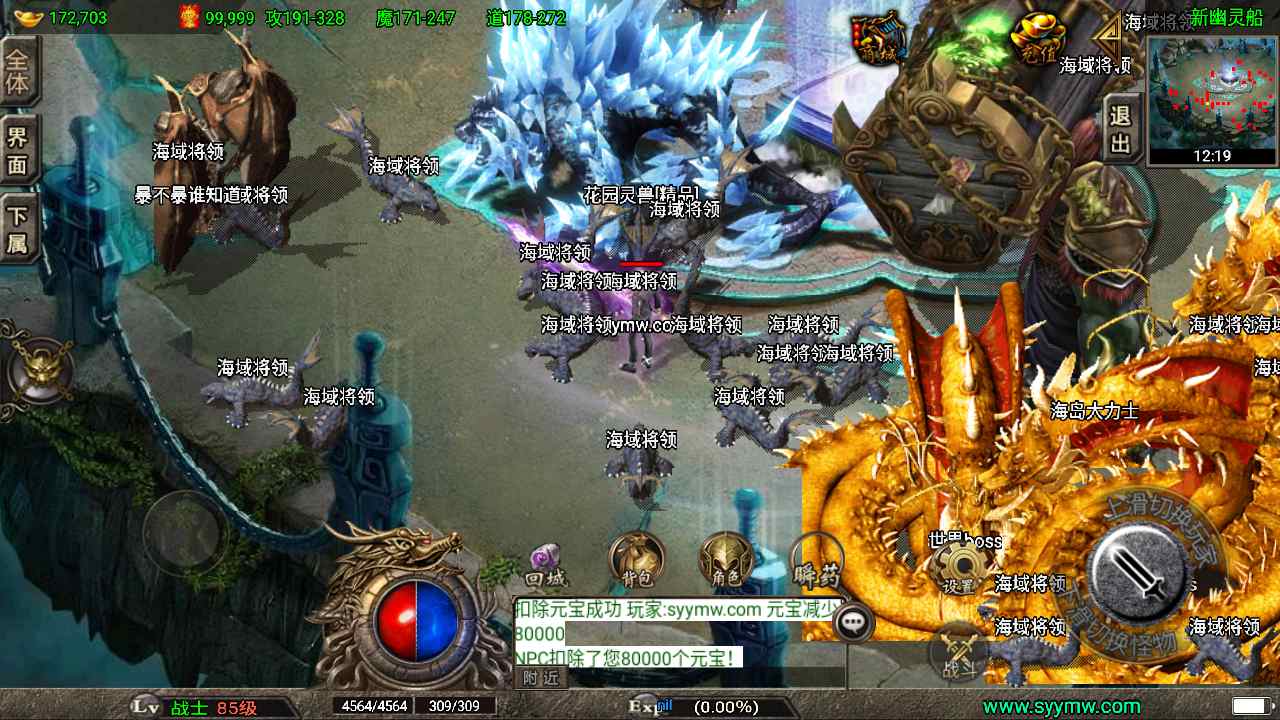Switch to the 界面 tab
The image size is (1280, 720).
point(18,151)
